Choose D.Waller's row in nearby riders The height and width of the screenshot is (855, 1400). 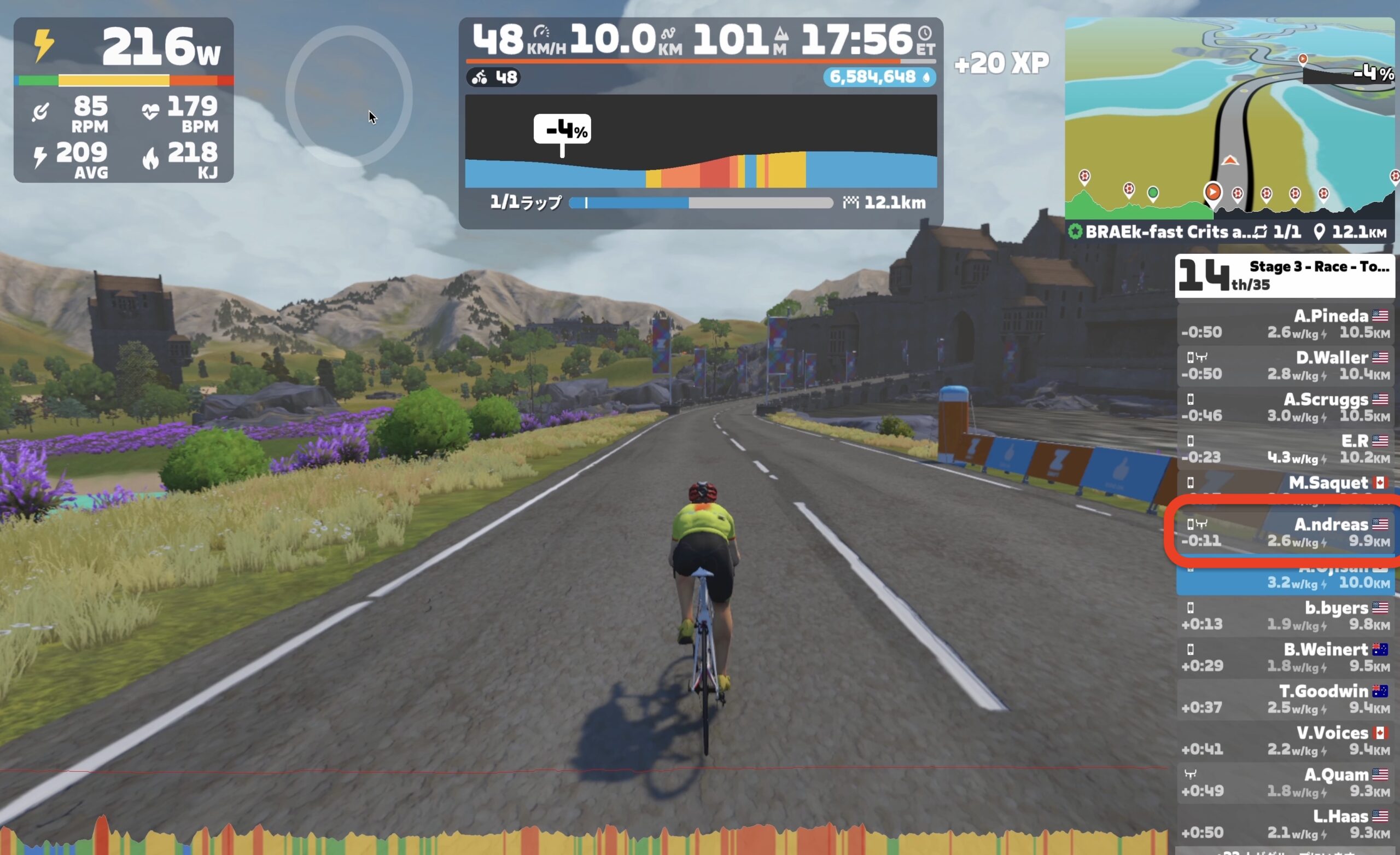coord(1285,365)
